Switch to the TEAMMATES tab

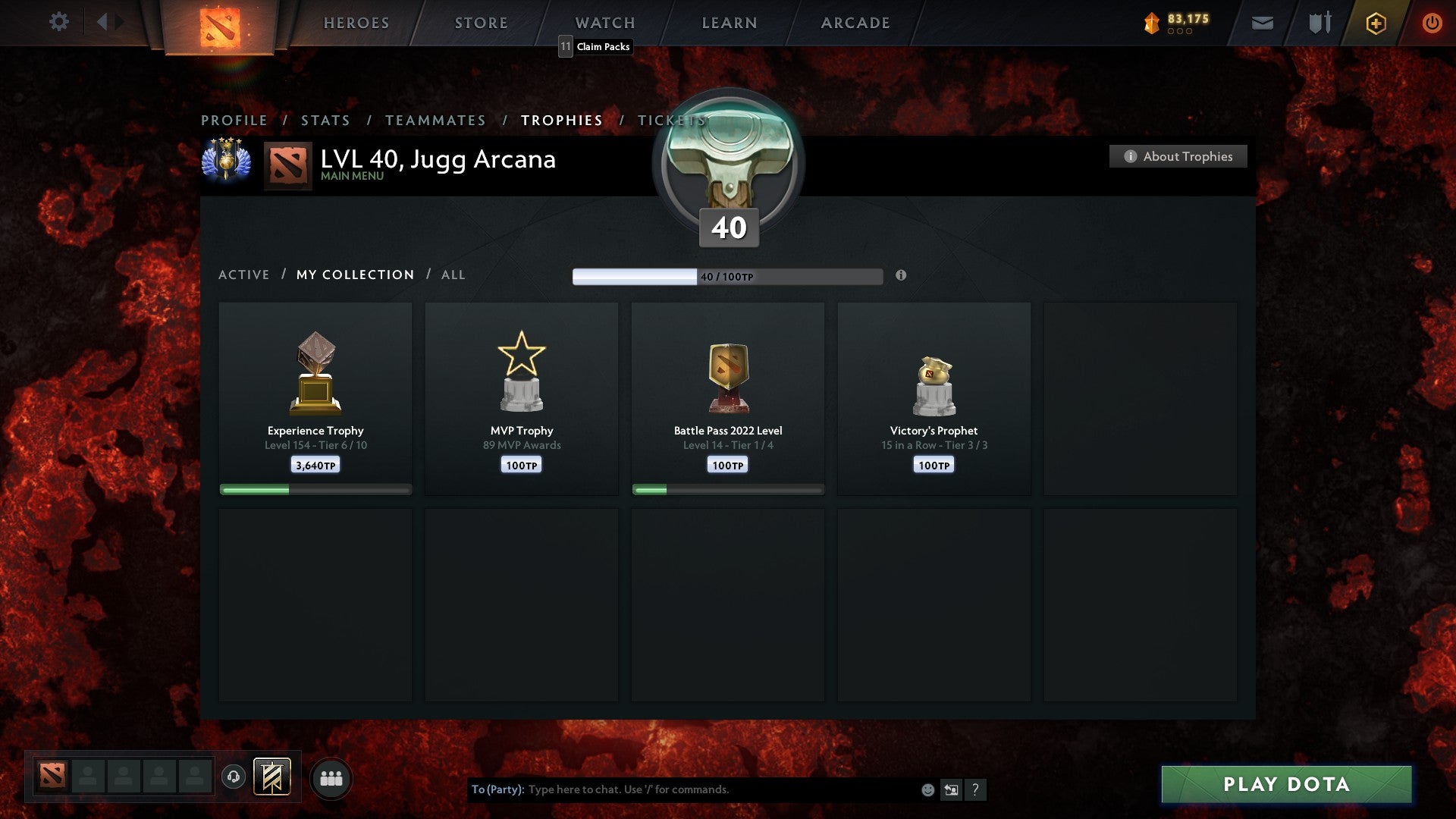pos(435,120)
